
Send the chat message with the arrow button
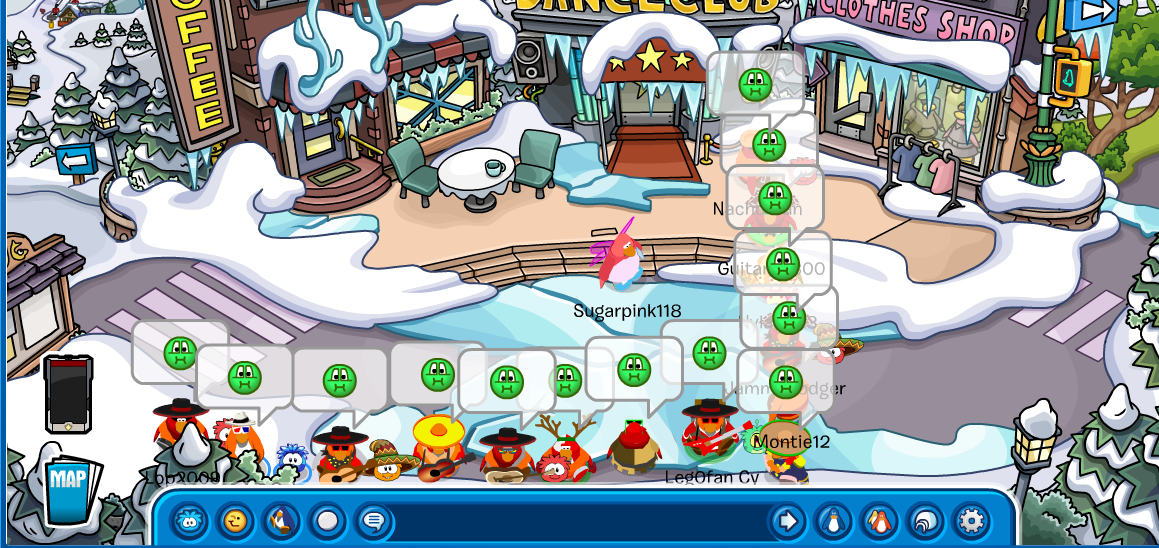[788, 521]
